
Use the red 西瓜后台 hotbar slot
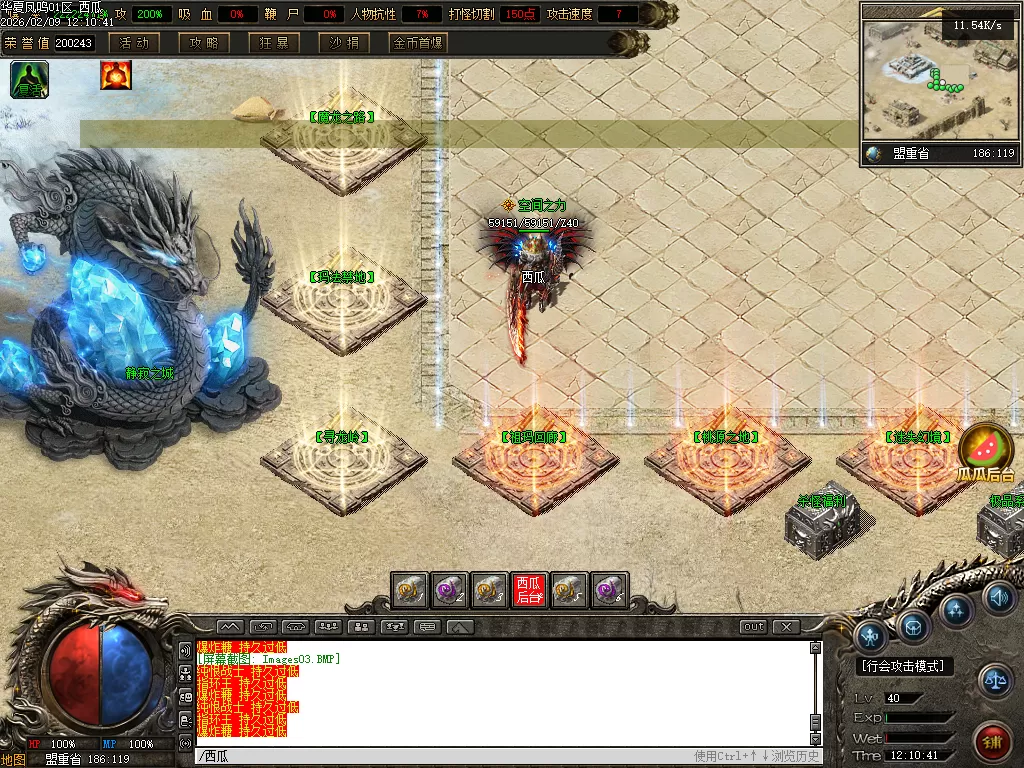[x=529, y=590]
